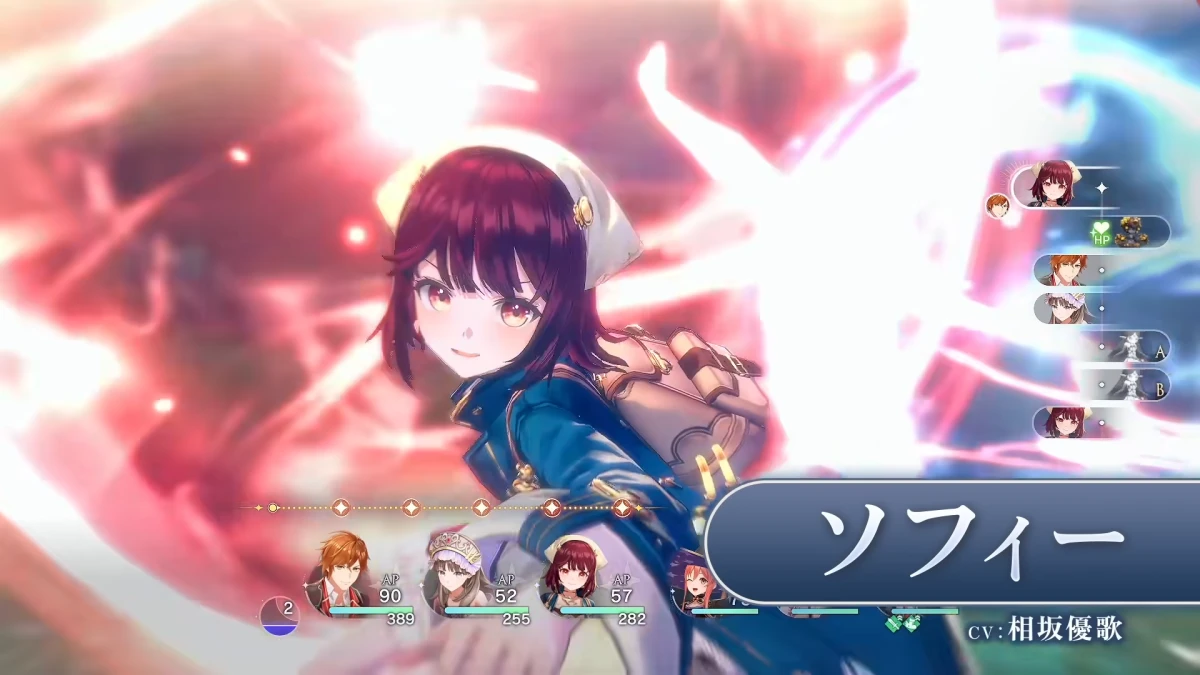Click the small round orange-haired icon beside turn order
The width and height of the screenshot is (1200, 675).
[997, 206]
